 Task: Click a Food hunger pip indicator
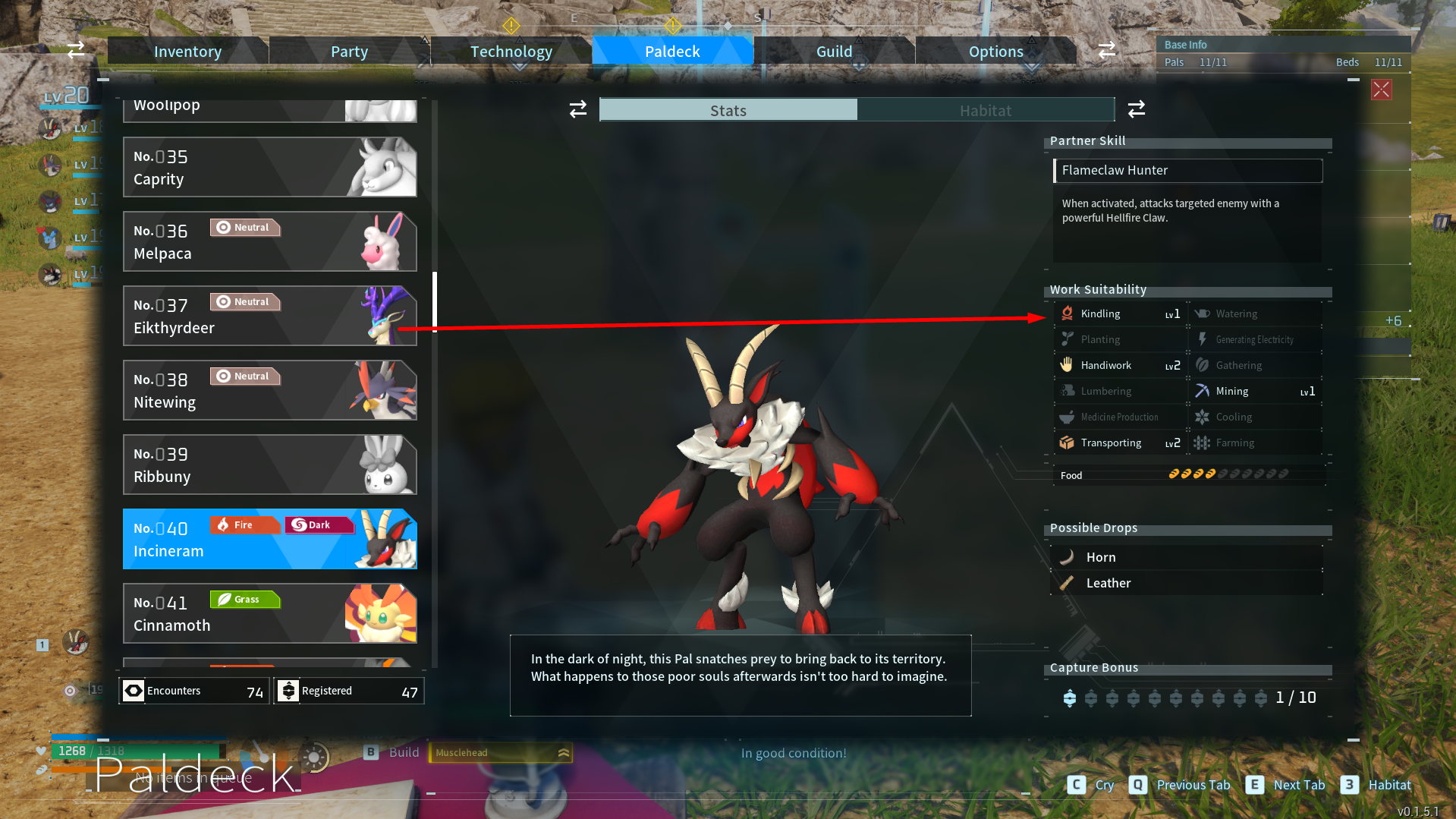(x=1175, y=474)
